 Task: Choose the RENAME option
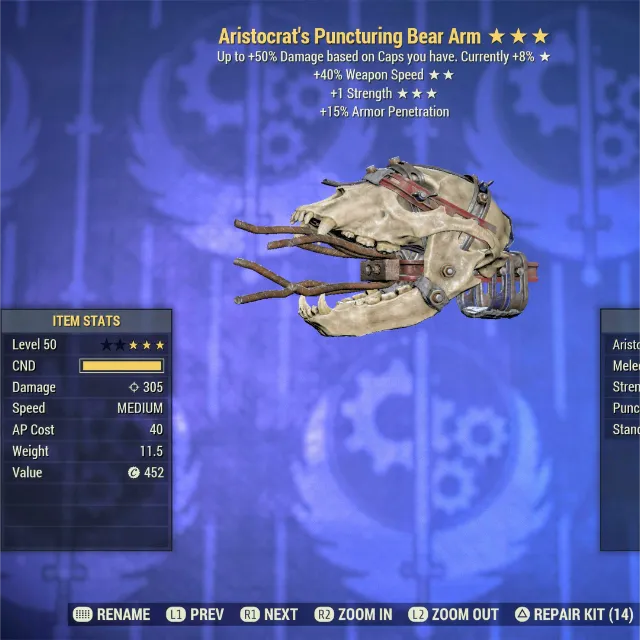point(112,614)
